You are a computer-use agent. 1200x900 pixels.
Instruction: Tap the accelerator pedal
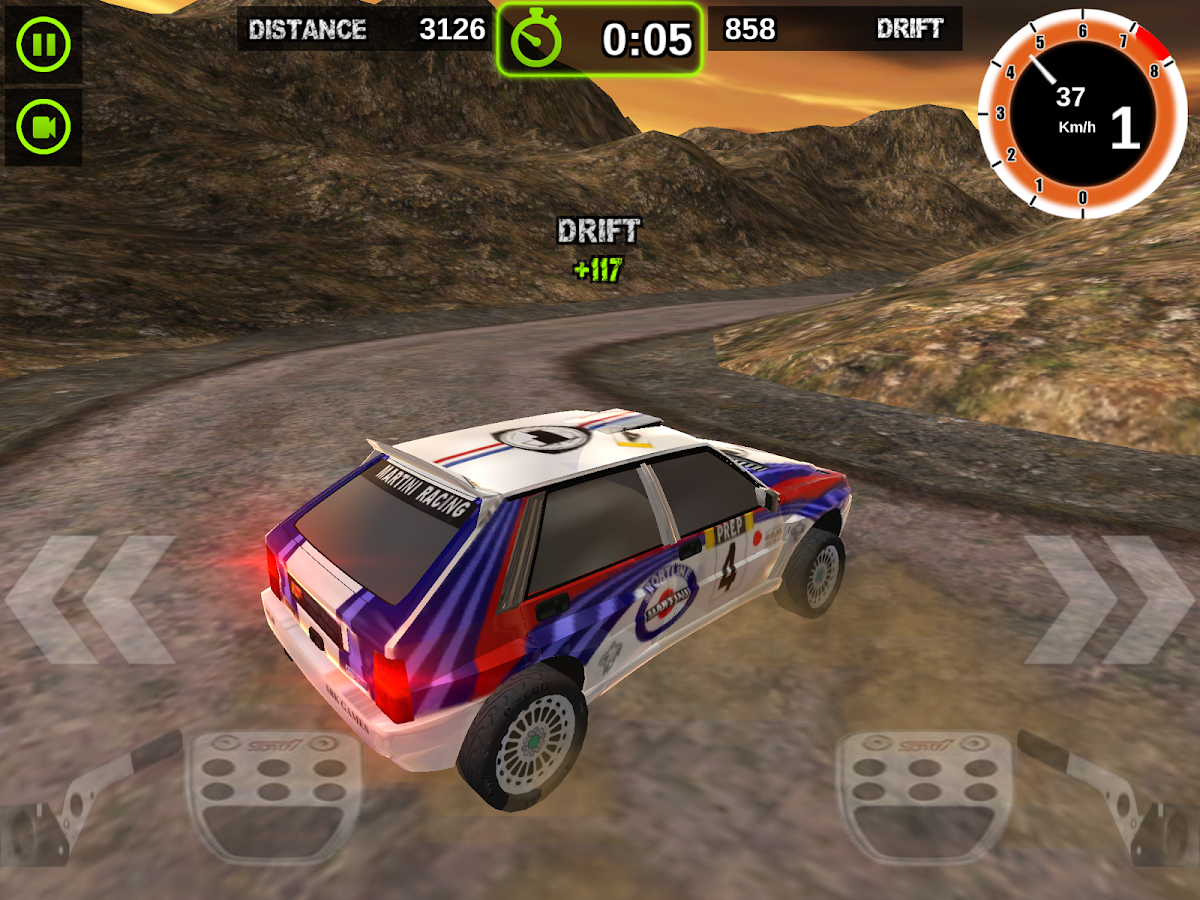924,795
